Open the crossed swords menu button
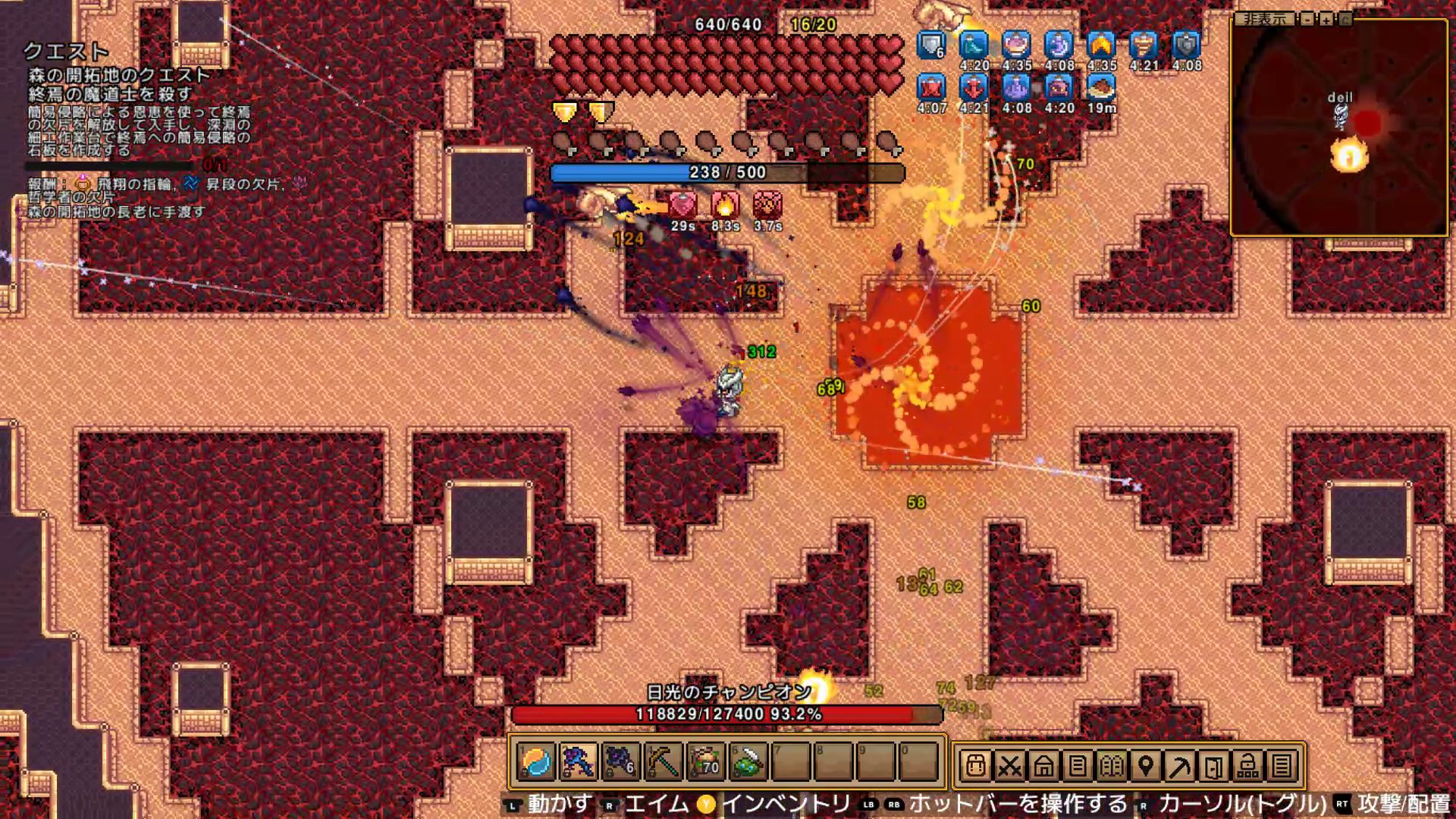Viewport: 1456px width, 819px height. 1009,766
